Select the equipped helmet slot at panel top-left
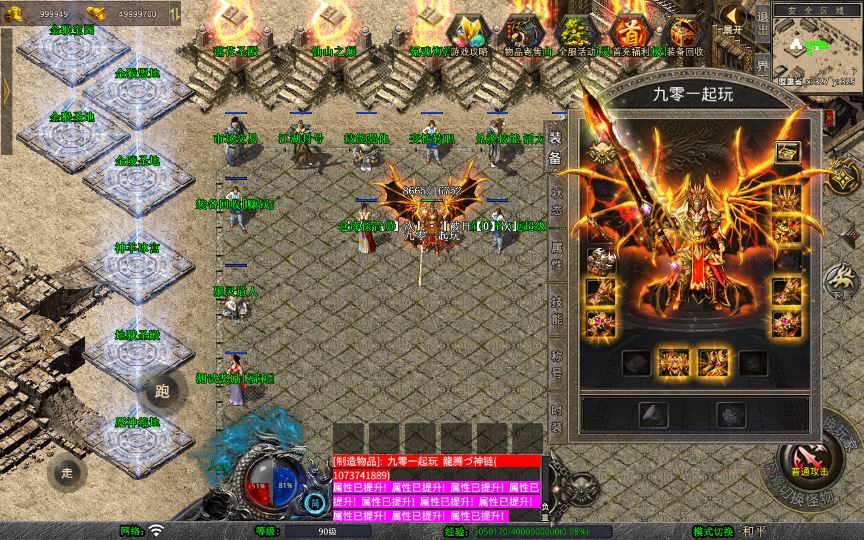The image size is (864, 540). click(600, 152)
